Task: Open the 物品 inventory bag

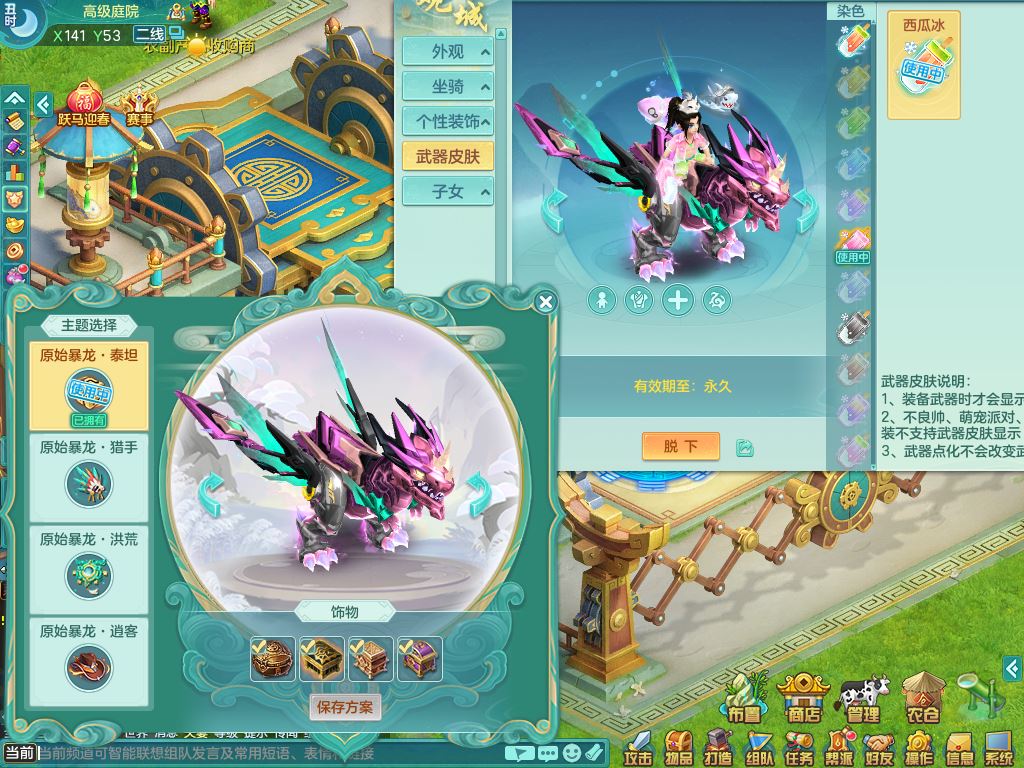Action: point(678,746)
